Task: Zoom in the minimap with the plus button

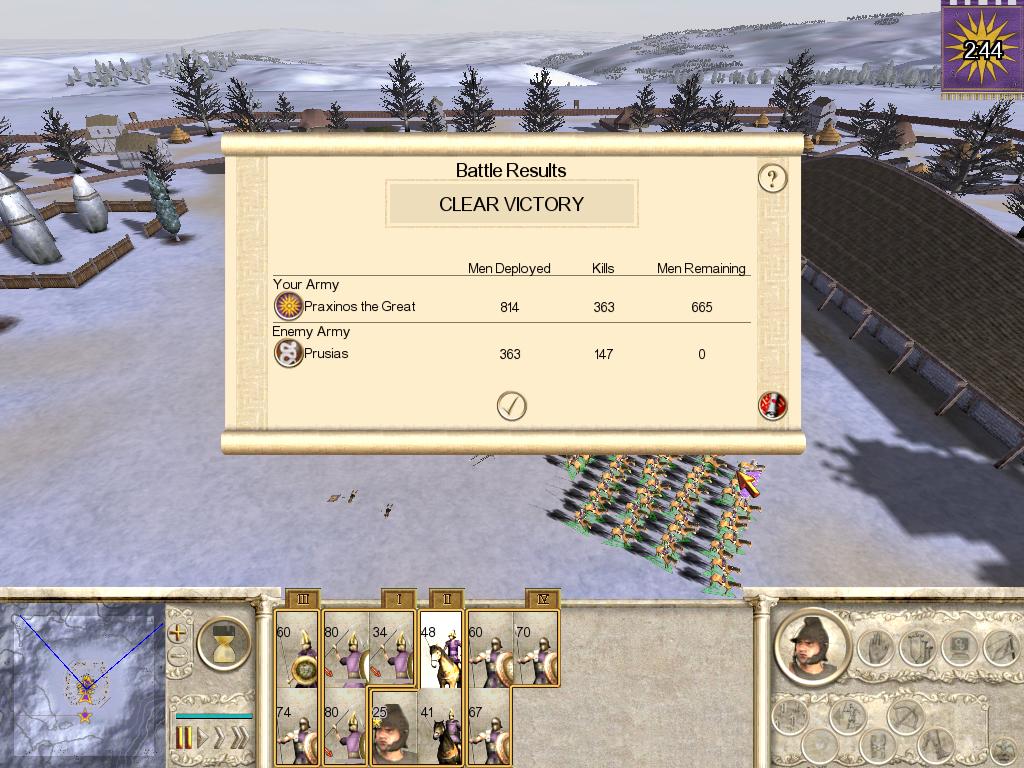Action: [177, 633]
